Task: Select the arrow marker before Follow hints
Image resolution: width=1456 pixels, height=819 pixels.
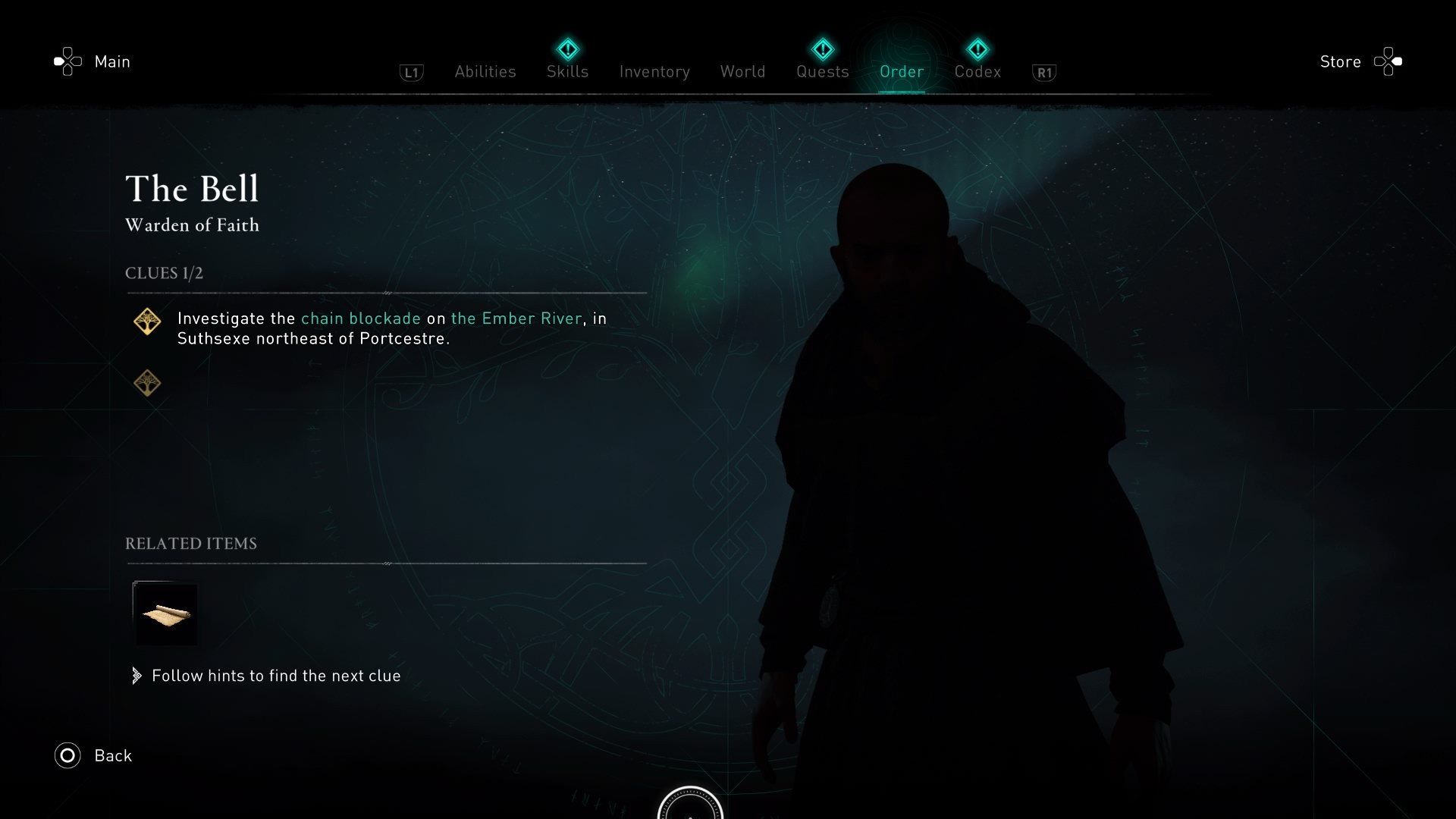Action: pyautogui.click(x=137, y=675)
